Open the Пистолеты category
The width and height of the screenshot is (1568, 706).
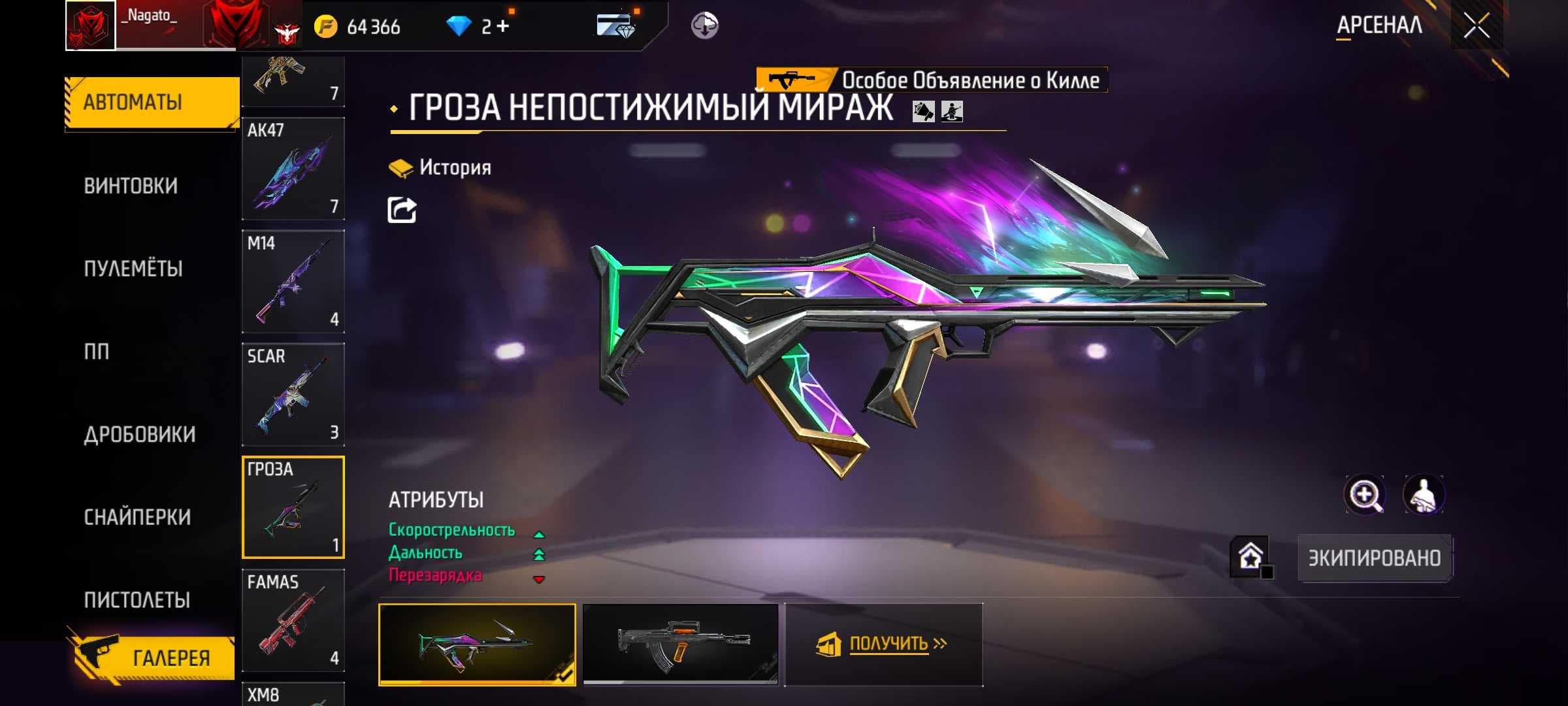[x=137, y=600]
